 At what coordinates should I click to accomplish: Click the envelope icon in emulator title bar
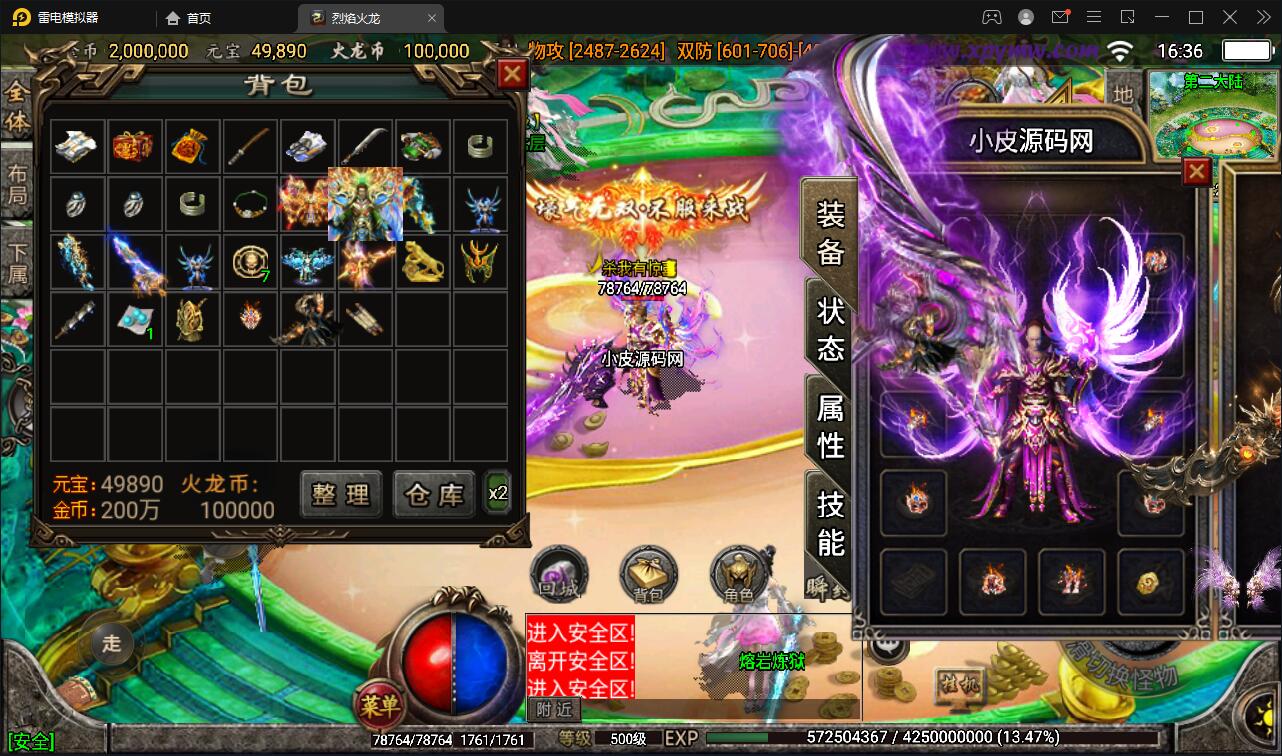(x=1061, y=17)
